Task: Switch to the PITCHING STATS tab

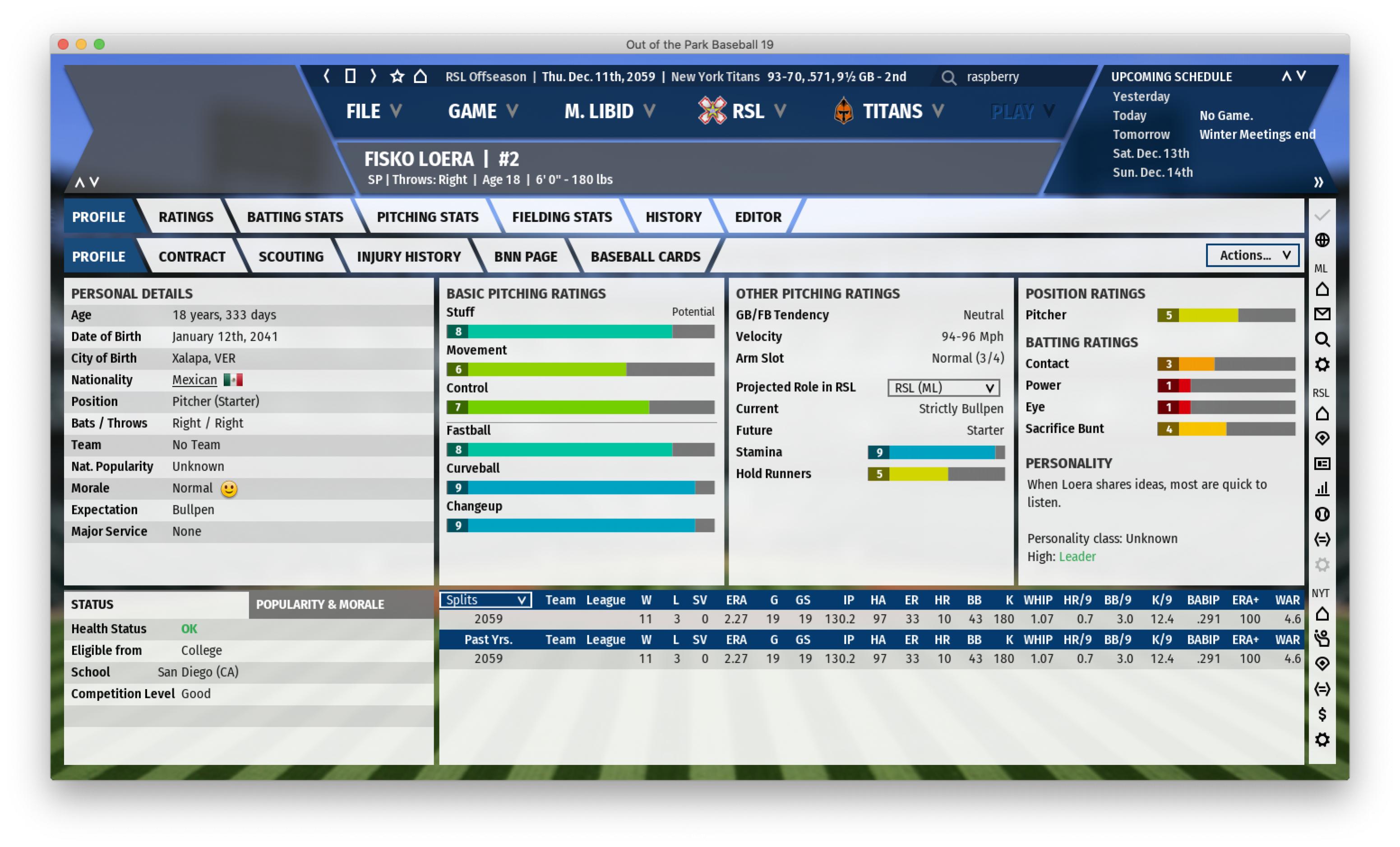Action: point(427,217)
